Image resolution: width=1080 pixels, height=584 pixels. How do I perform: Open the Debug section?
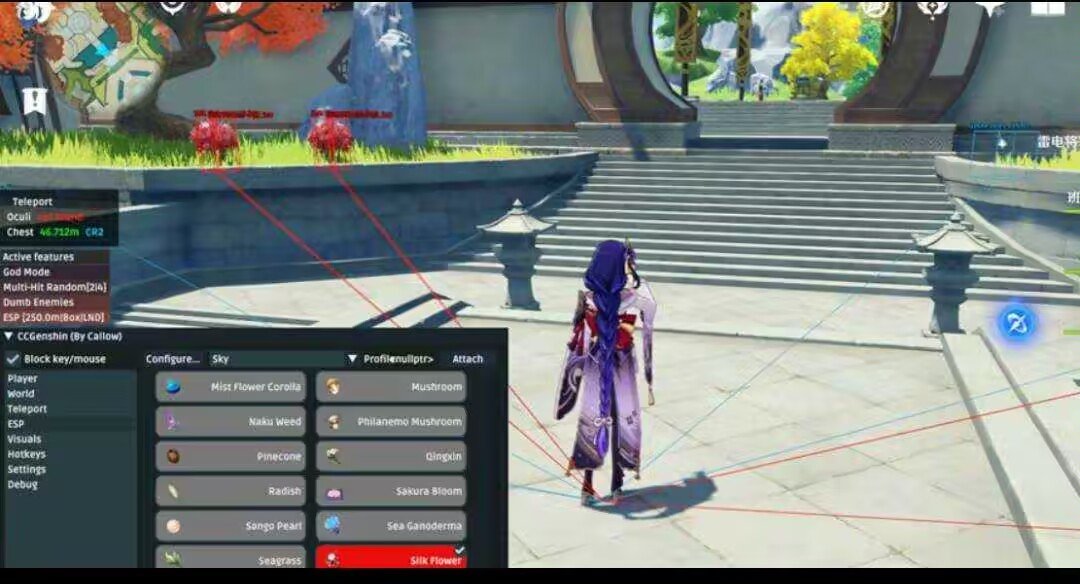click(22, 484)
